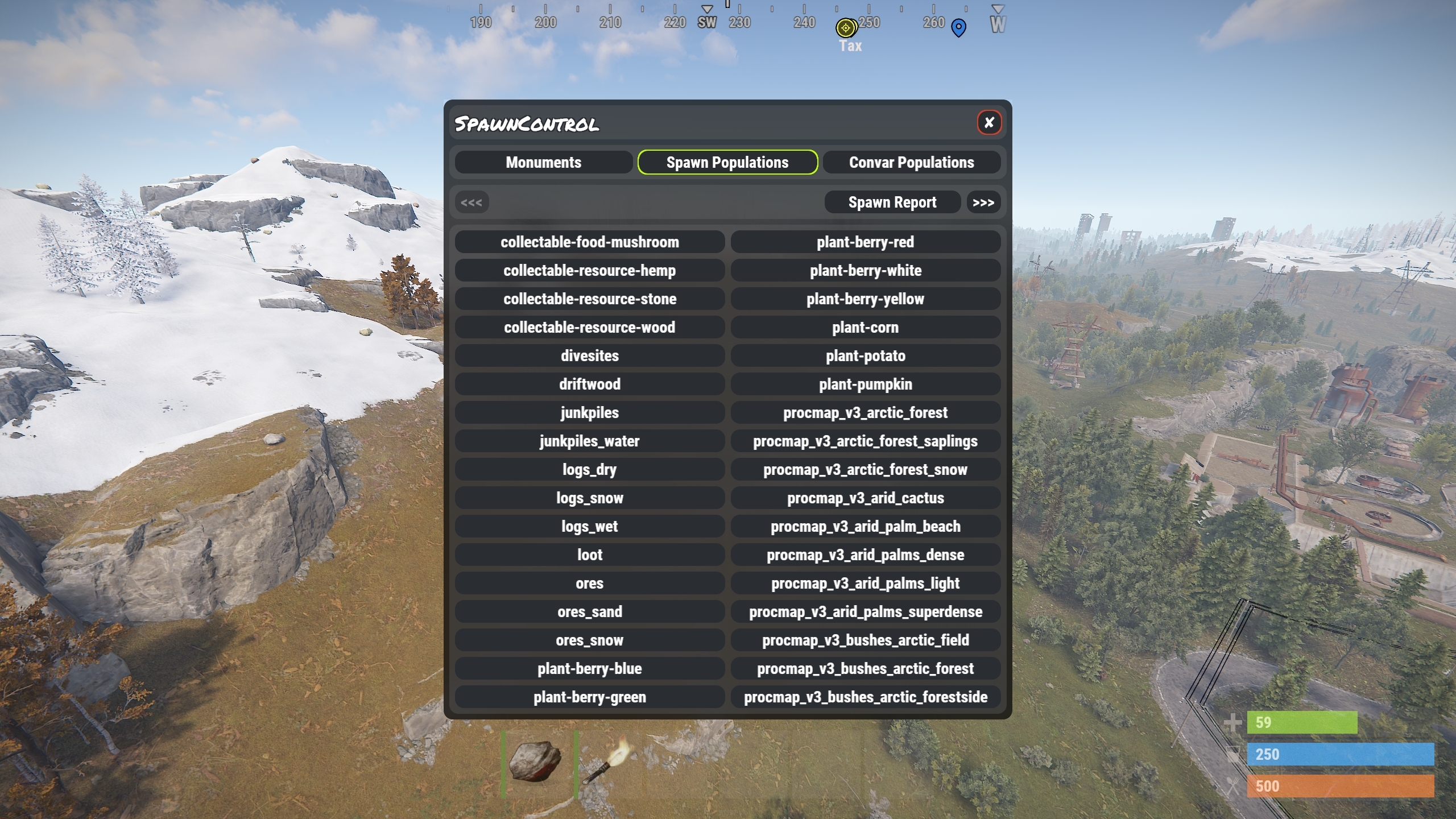1456x819 pixels.
Task: Open the Convar Populations tab
Action: pyautogui.click(x=911, y=163)
